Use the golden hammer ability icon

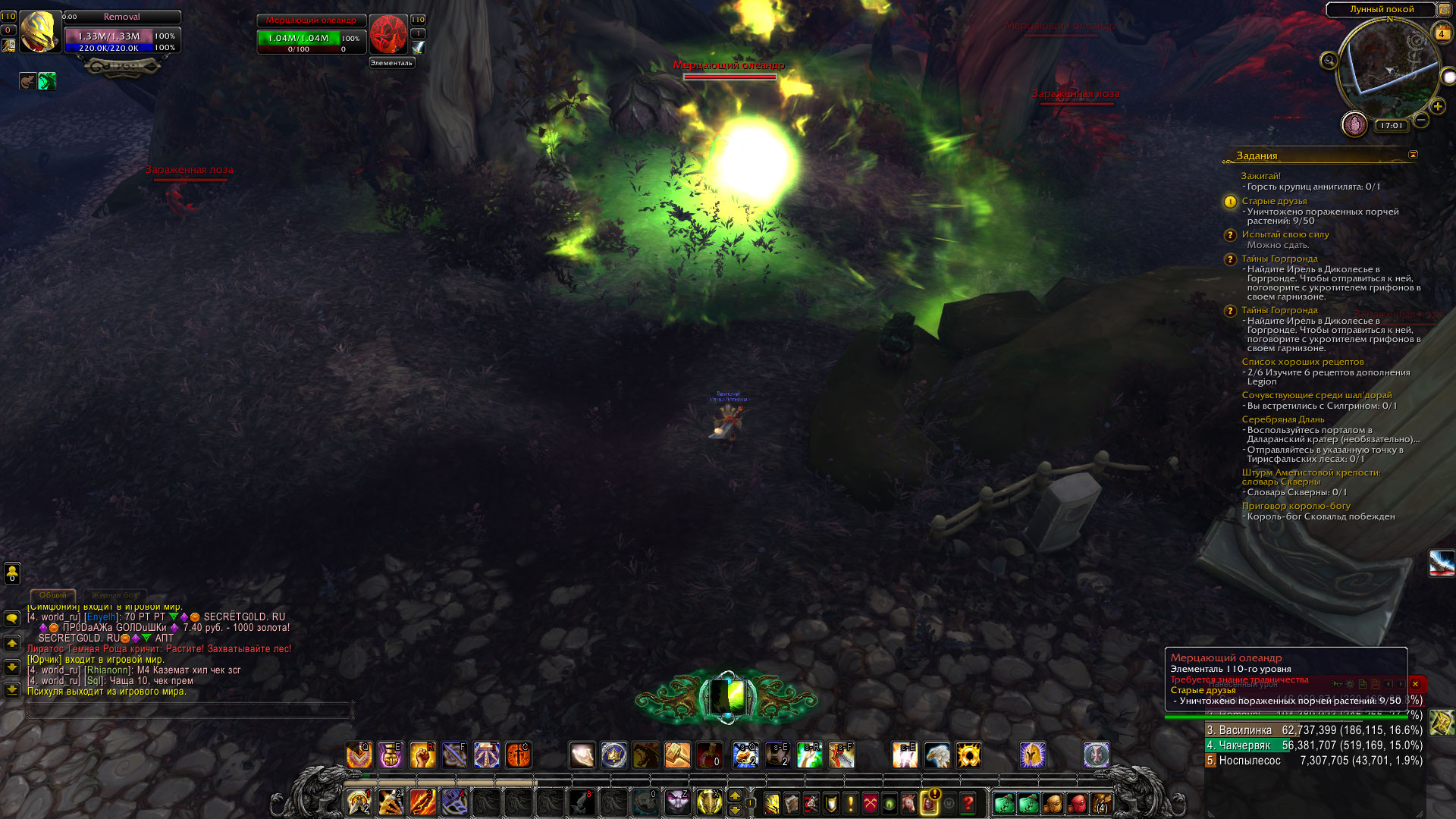pyautogui.click(x=677, y=755)
